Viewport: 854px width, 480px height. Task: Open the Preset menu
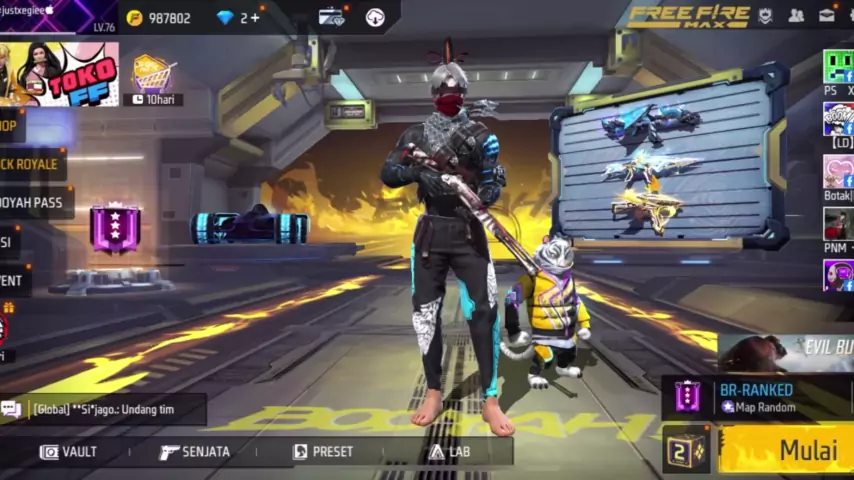click(x=323, y=452)
